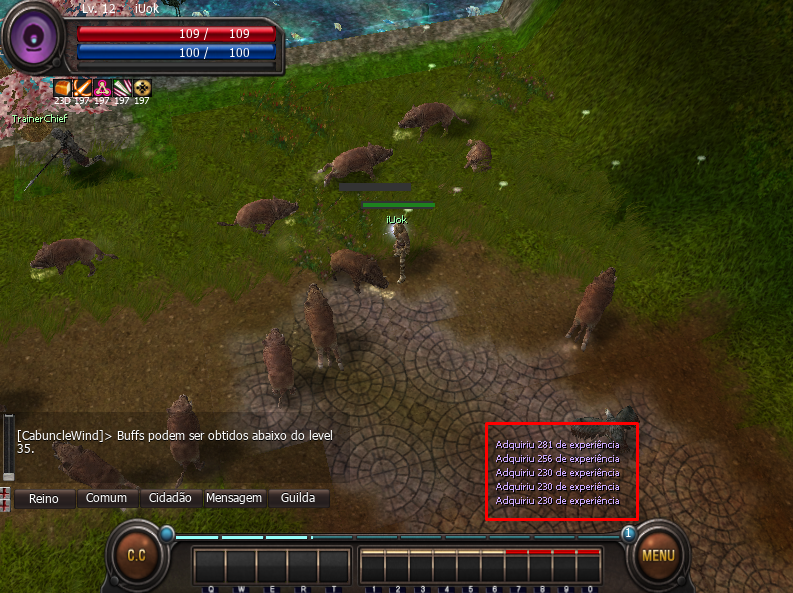Image resolution: width=793 pixels, height=593 pixels.
Task: Click the pink and green striped buff icon
Action: [x=122, y=87]
